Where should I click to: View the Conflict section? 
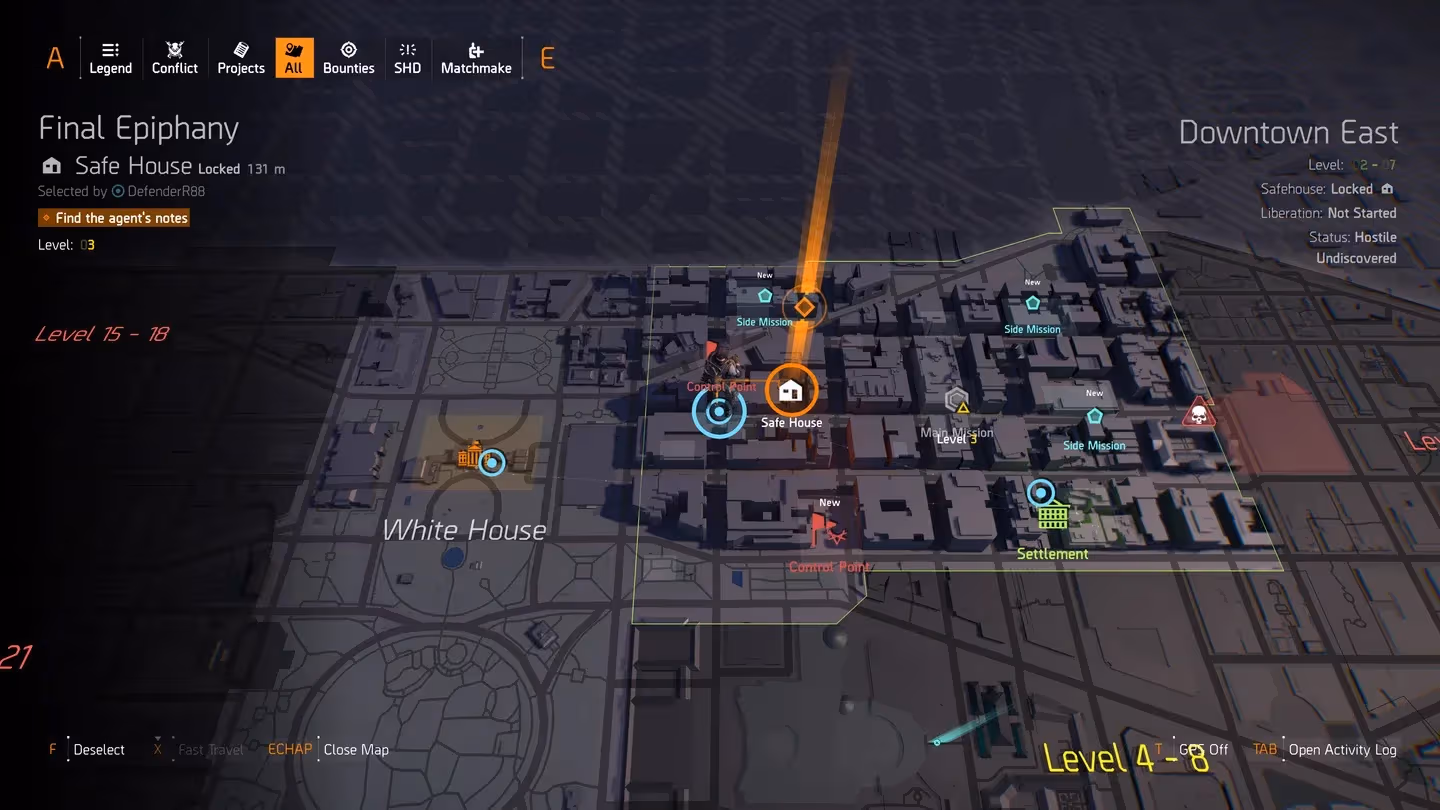[174, 57]
